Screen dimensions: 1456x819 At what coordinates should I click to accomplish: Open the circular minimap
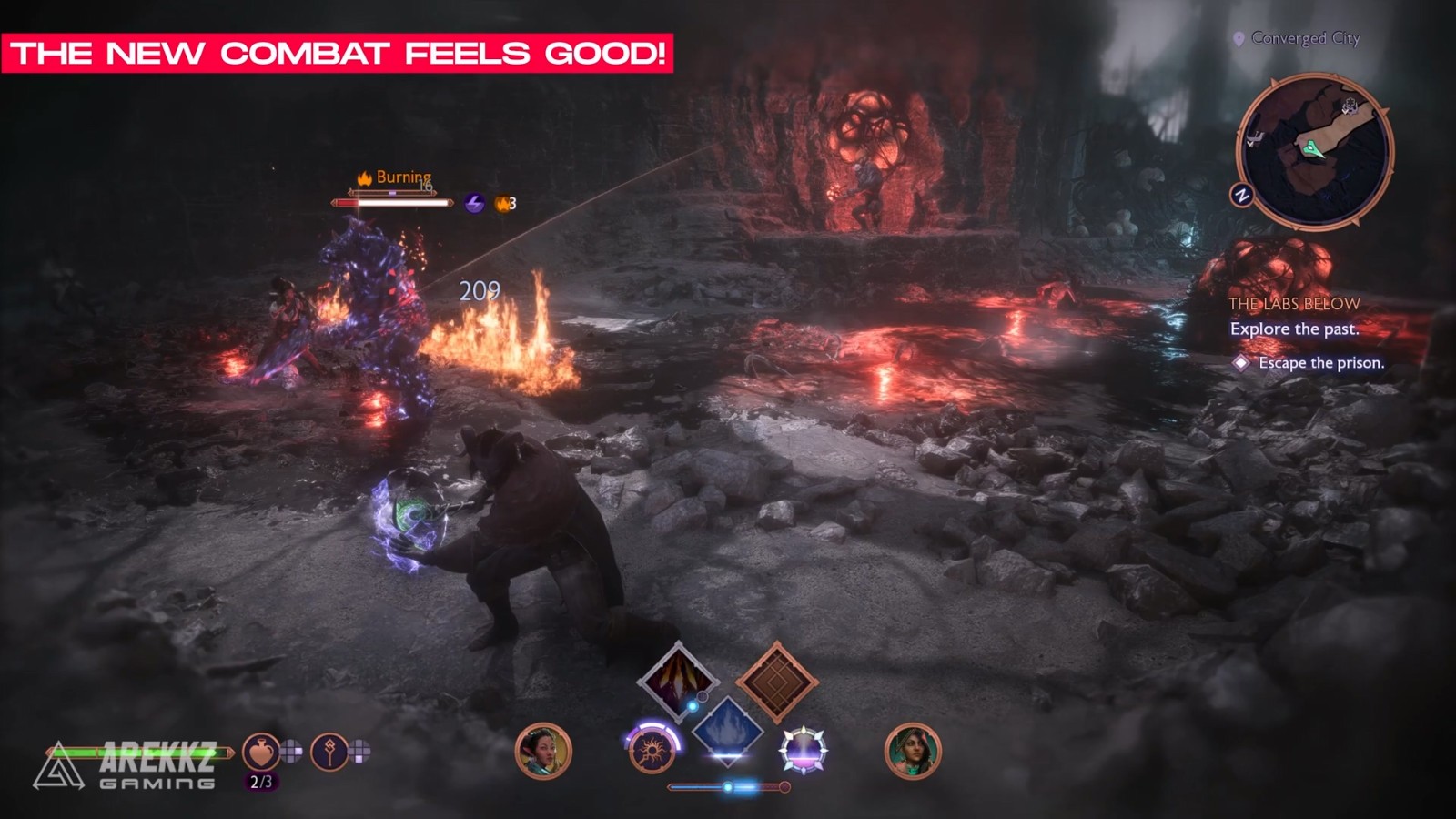1314,151
